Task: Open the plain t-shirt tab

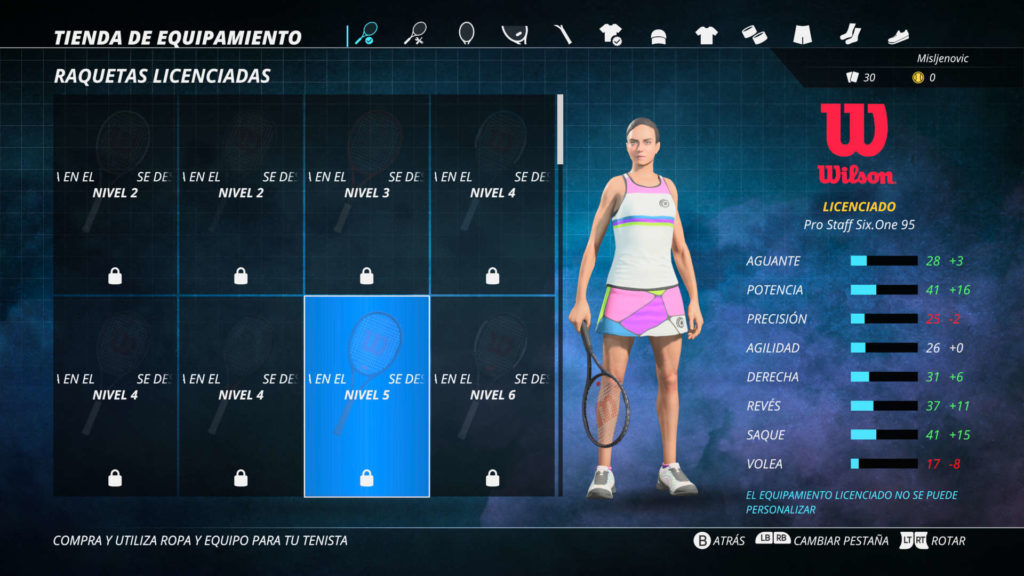Action: (x=706, y=35)
